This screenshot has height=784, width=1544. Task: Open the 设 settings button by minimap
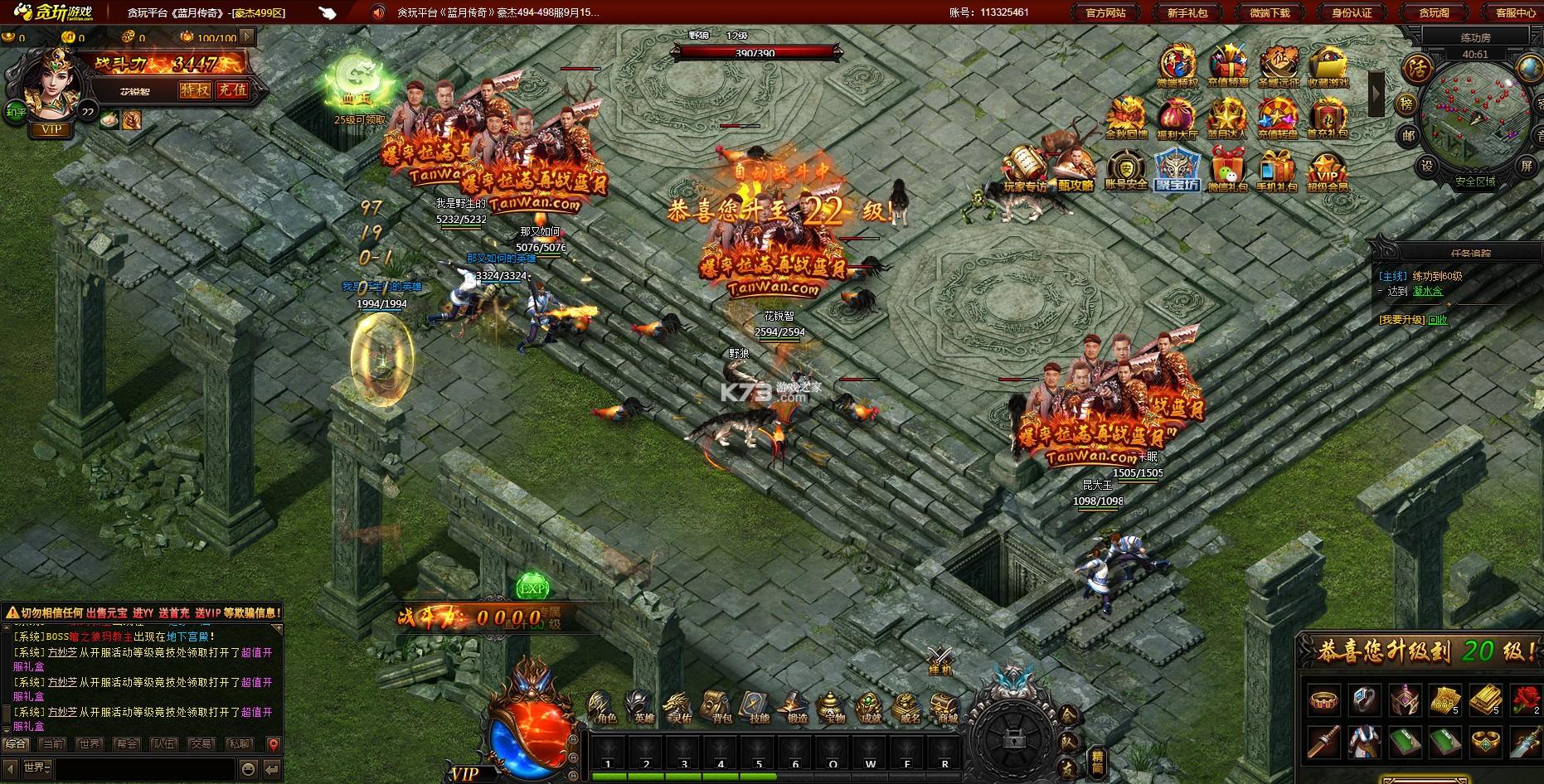click(1426, 165)
